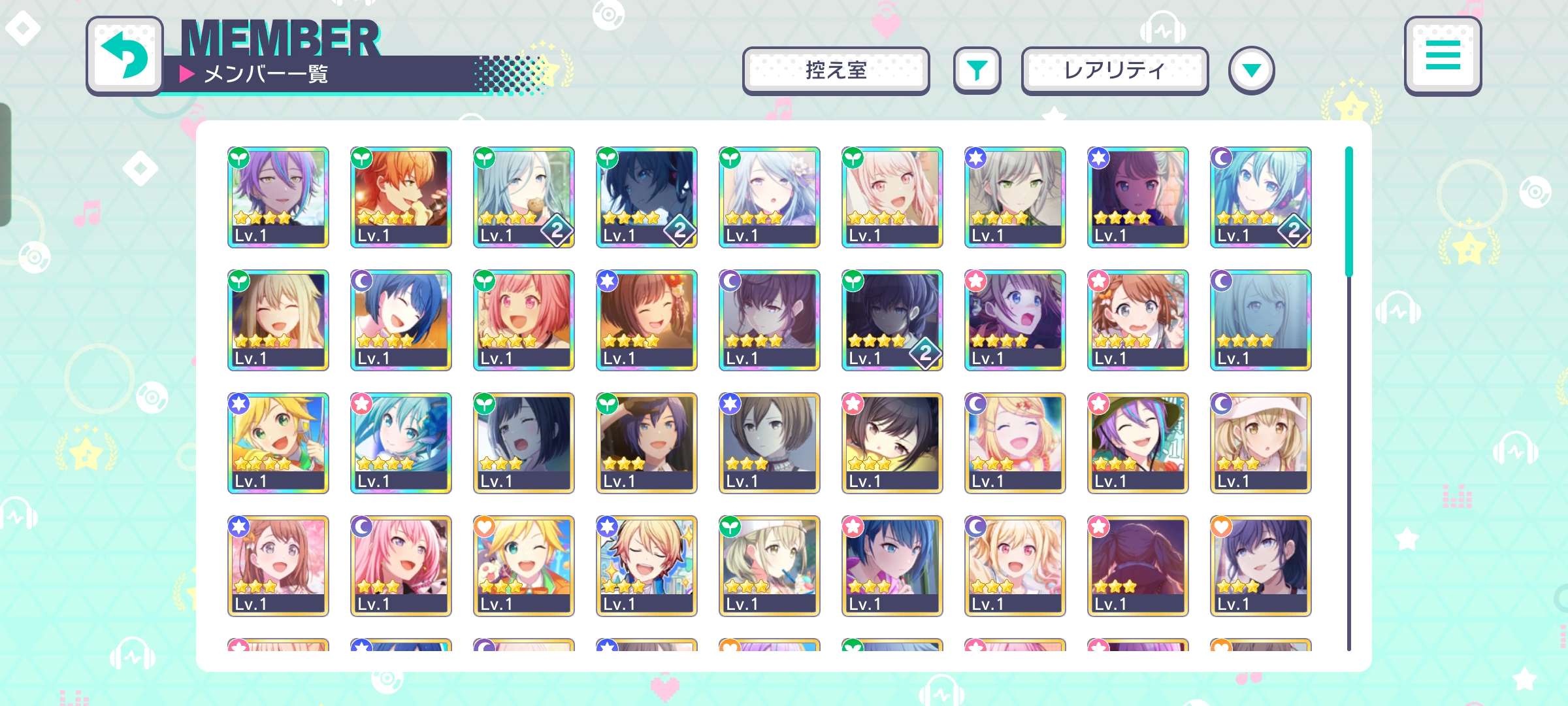
Task: Select the teal twin-tail Miku four-star card
Action: pyautogui.click(x=1261, y=197)
